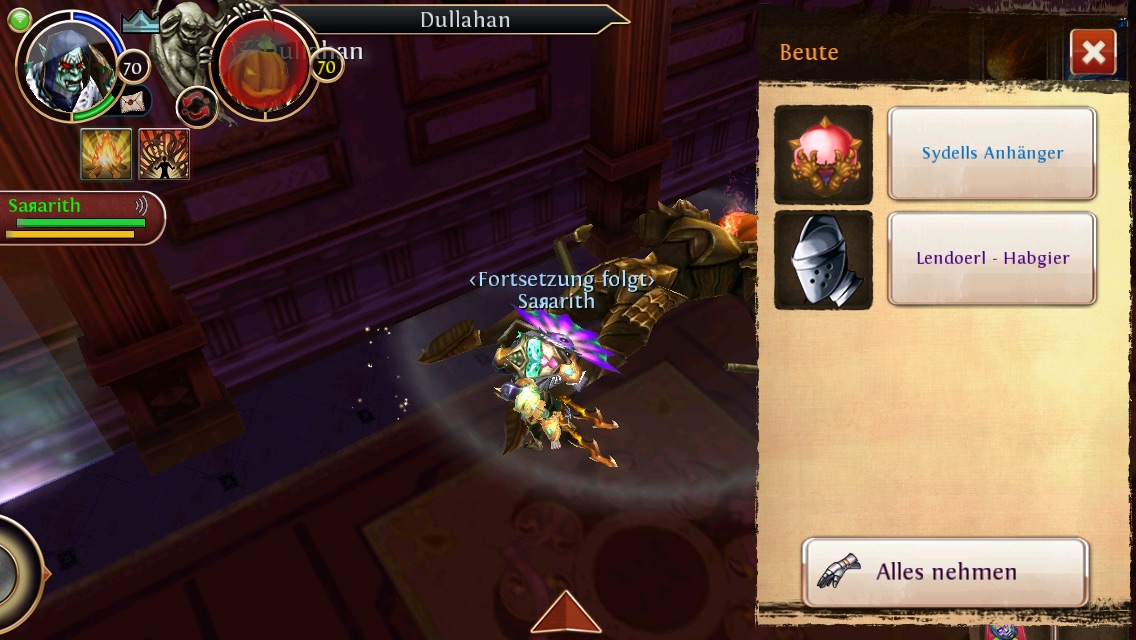Image resolution: width=1136 pixels, height=640 pixels.
Task: Open the mail envelope icon
Action: [x=133, y=101]
